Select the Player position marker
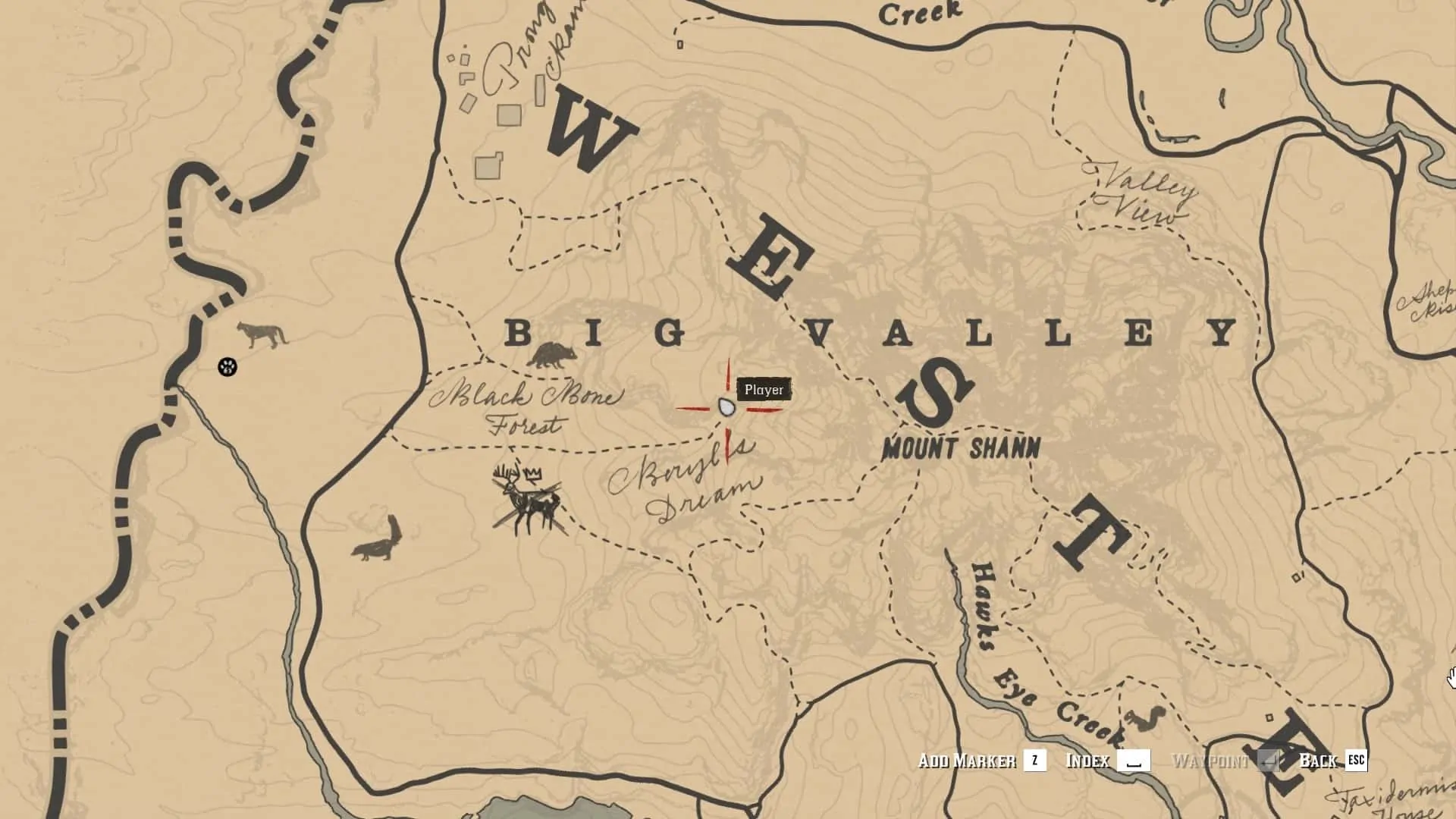The height and width of the screenshot is (819, 1456). [x=726, y=408]
